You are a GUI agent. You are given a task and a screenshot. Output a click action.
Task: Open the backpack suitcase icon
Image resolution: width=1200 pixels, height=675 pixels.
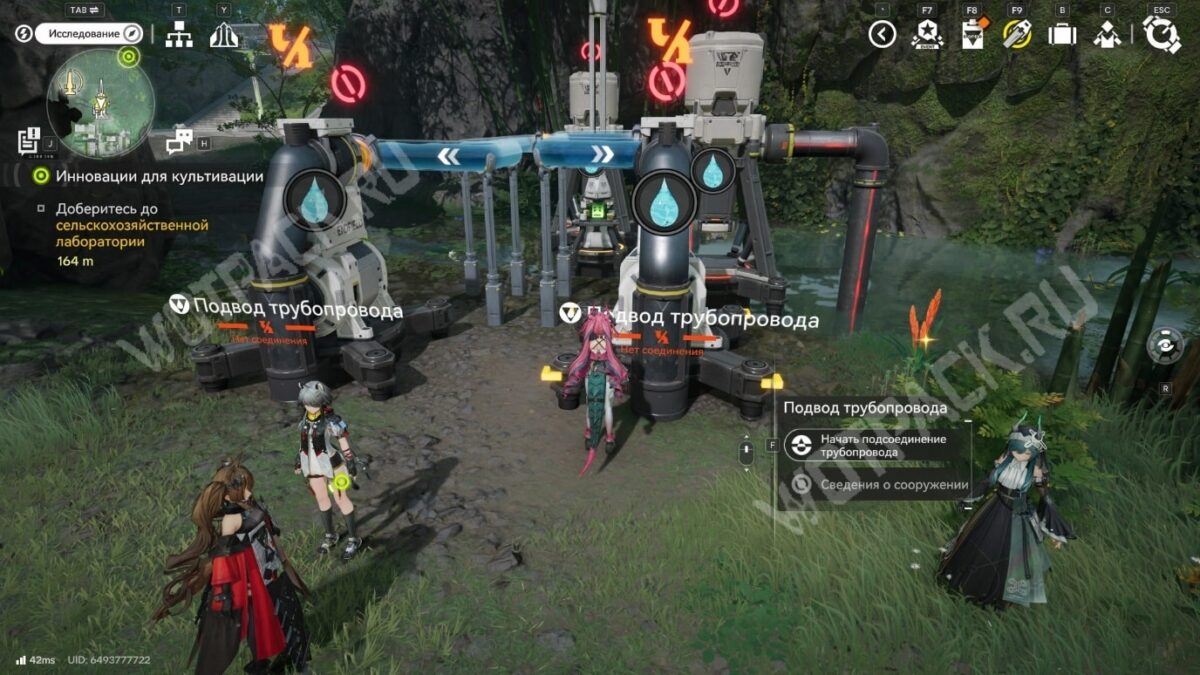click(x=1061, y=35)
